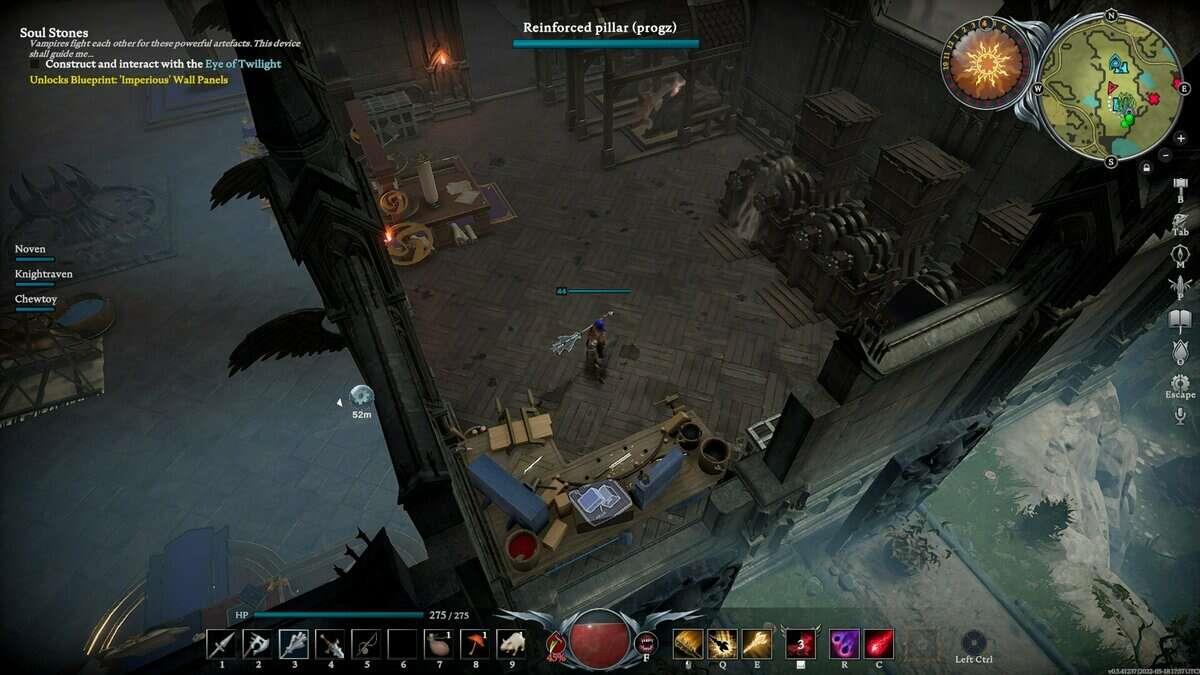Select clan member Knightraven in the list
Screen dimensions: 1200x675
point(43,273)
